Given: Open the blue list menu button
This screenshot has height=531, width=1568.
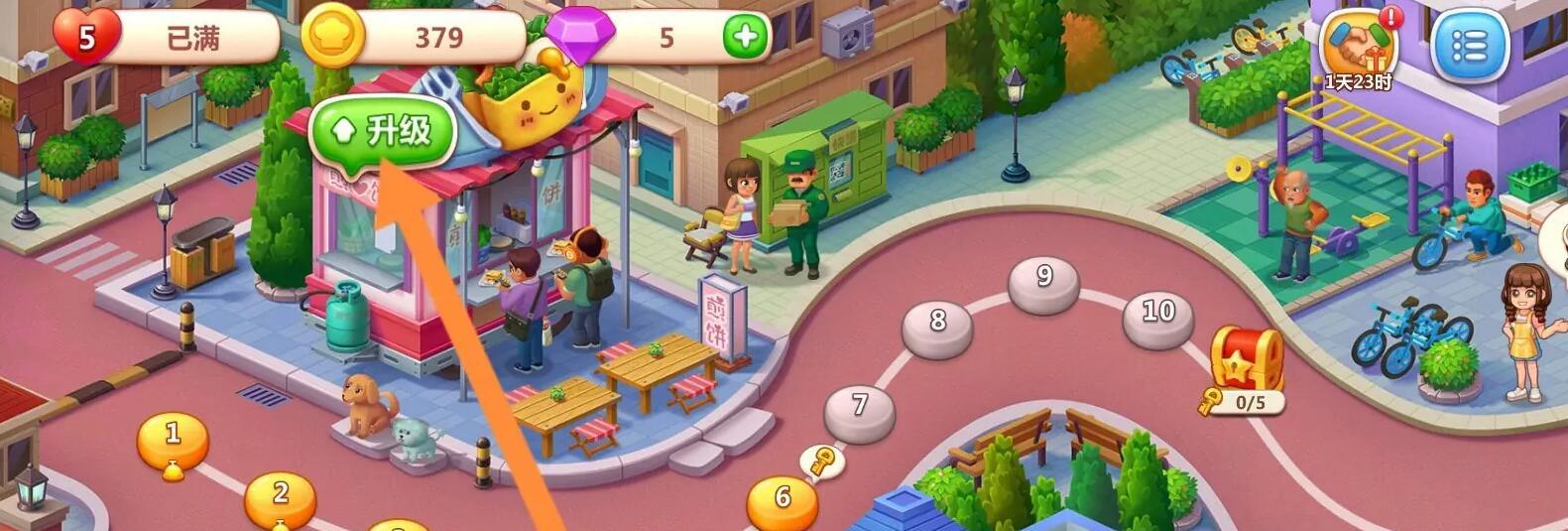Looking at the screenshot, I should click(1470, 45).
